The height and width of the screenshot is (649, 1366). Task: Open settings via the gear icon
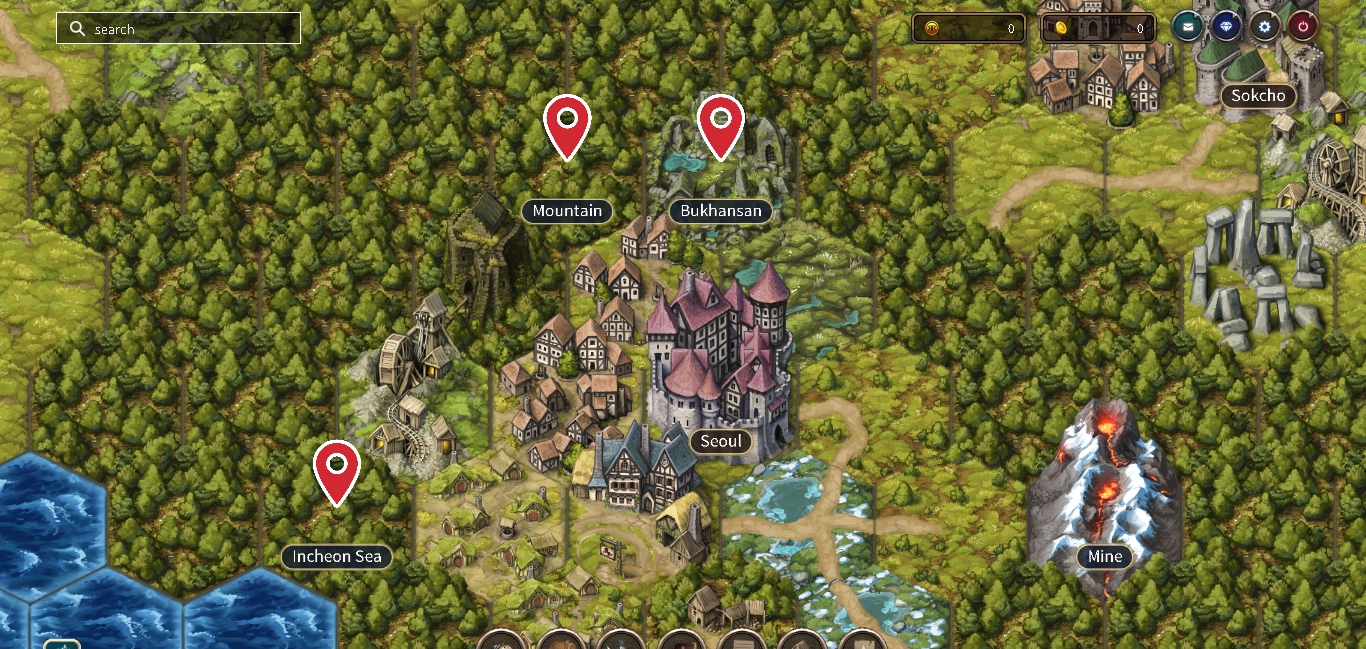[1264, 27]
